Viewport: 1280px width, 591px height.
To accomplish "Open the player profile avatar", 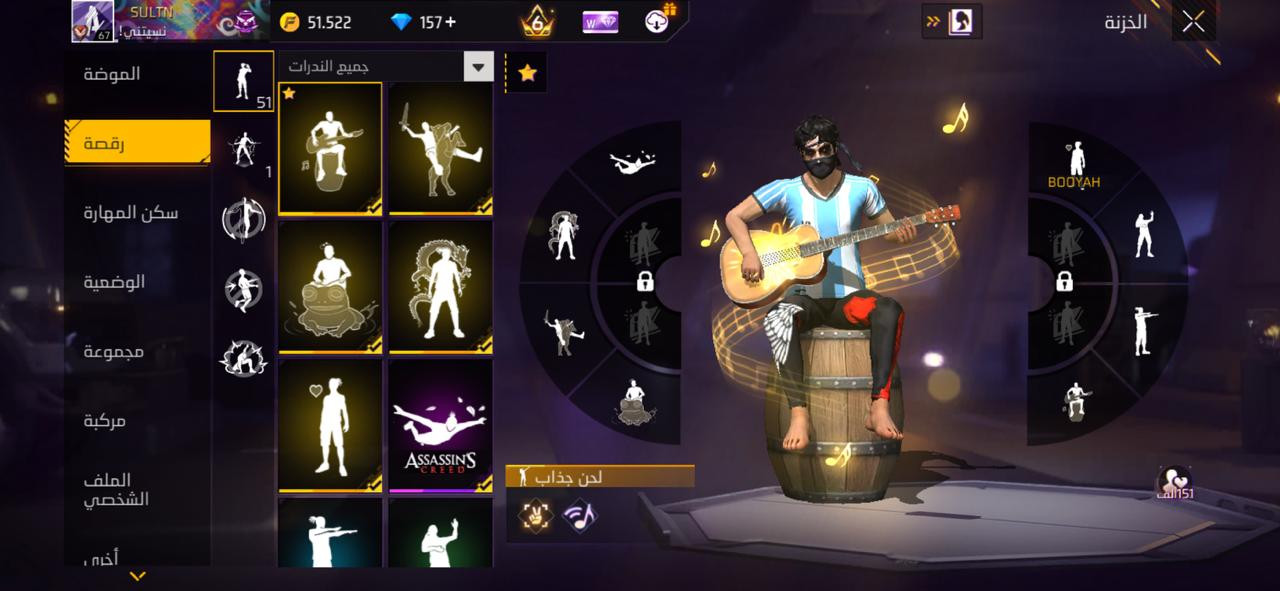I will coord(92,20).
